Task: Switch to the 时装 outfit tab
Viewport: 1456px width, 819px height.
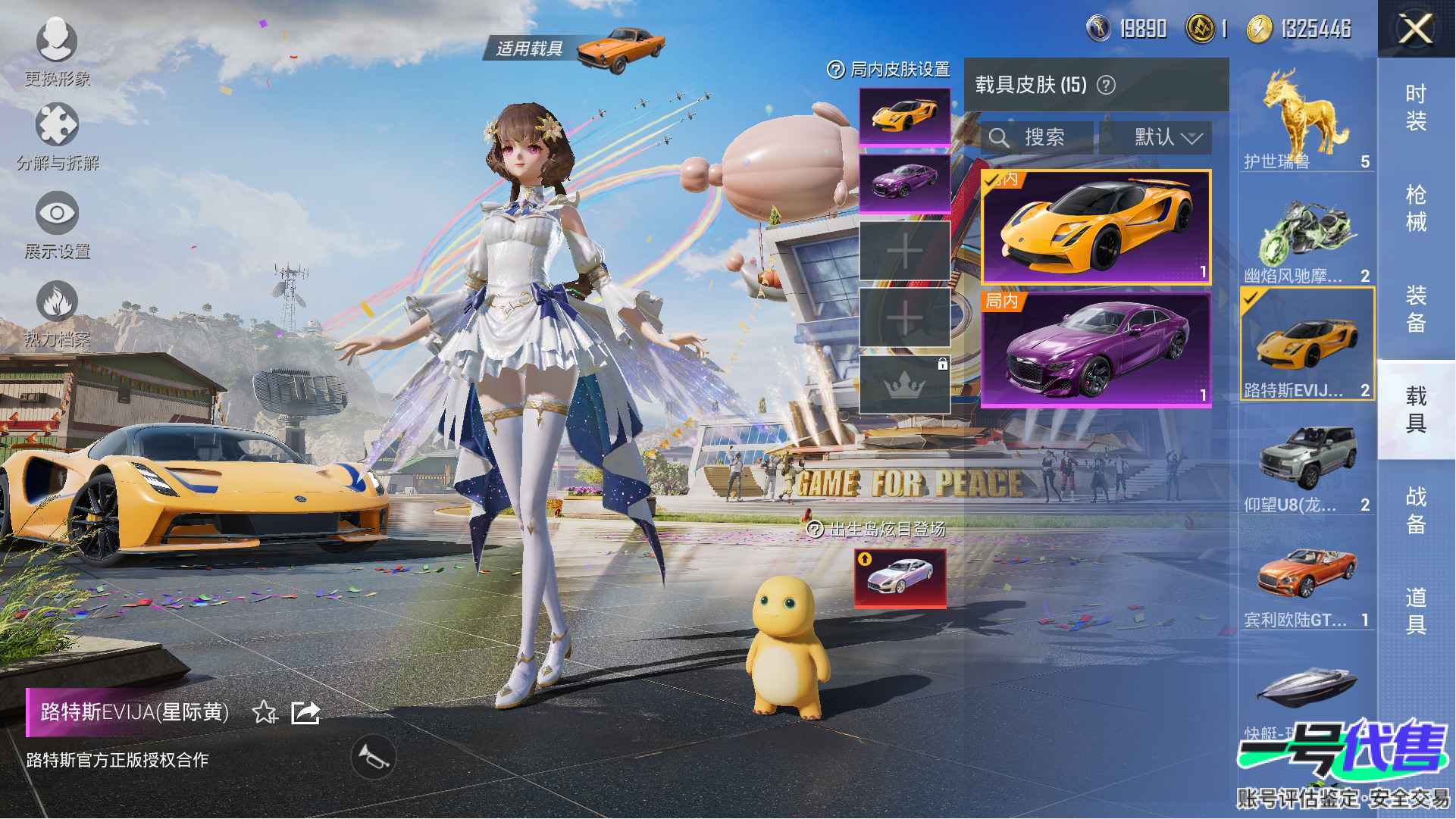Action: pyautogui.click(x=1415, y=107)
